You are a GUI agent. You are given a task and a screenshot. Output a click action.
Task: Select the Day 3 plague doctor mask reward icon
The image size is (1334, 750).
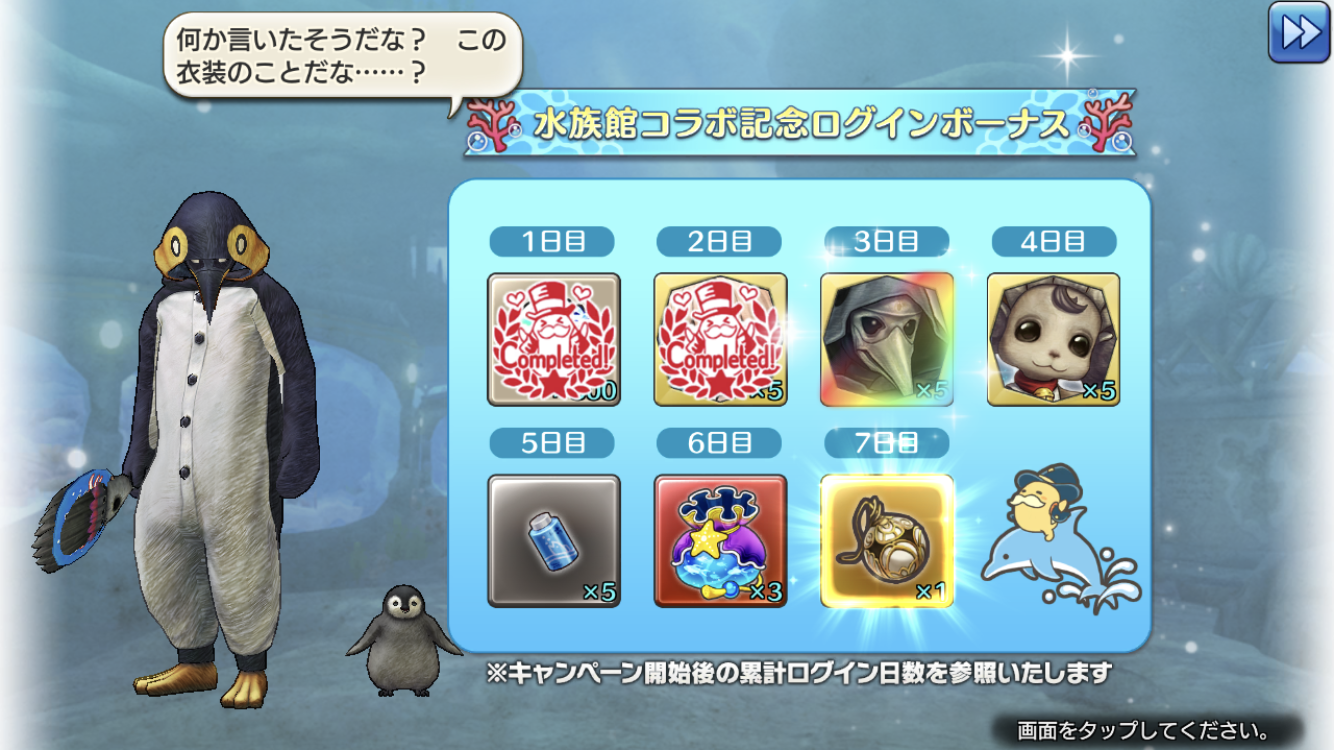point(885,340)
